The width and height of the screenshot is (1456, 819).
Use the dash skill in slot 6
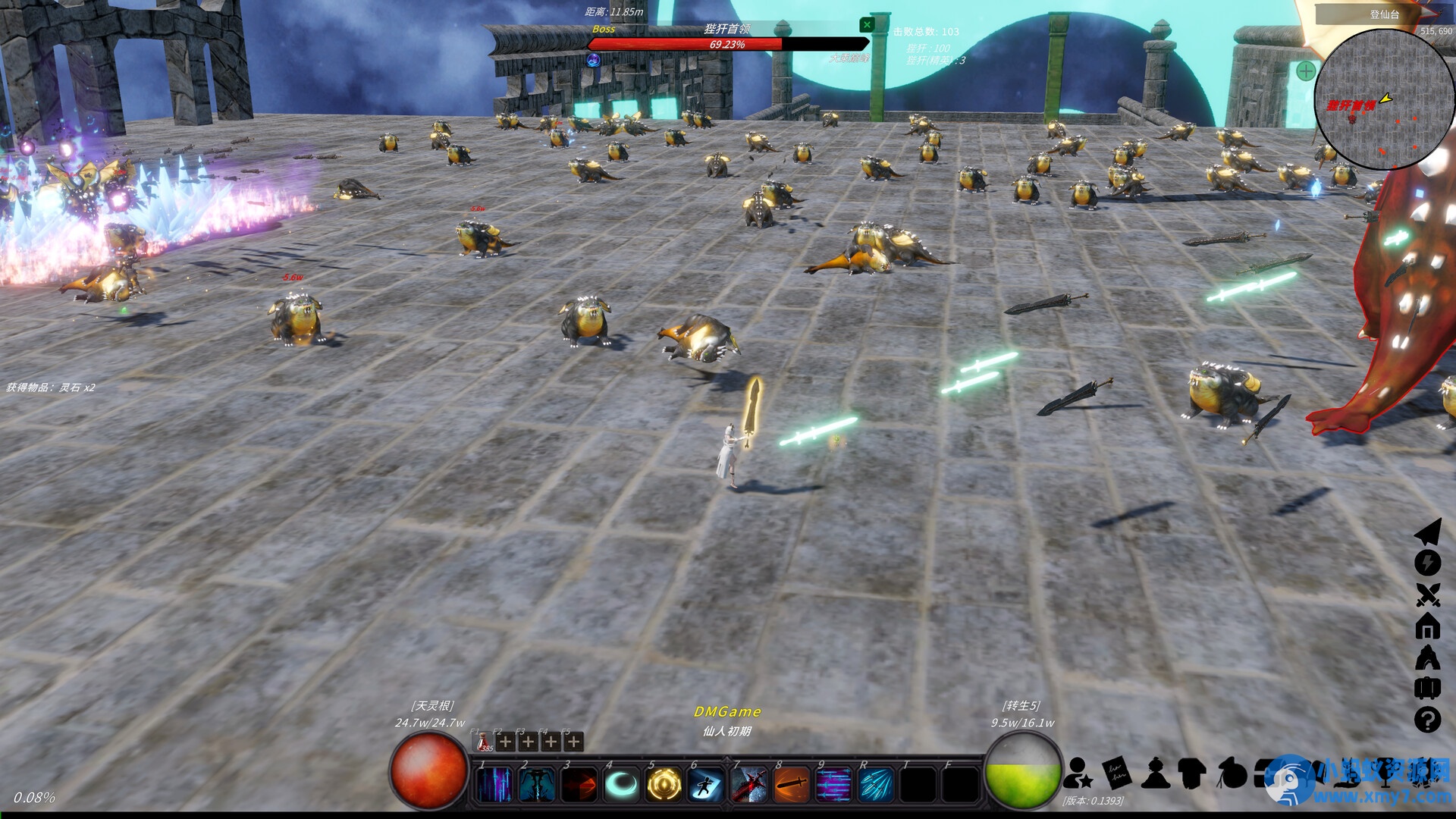pyautogui.click(x=705, y=784)
